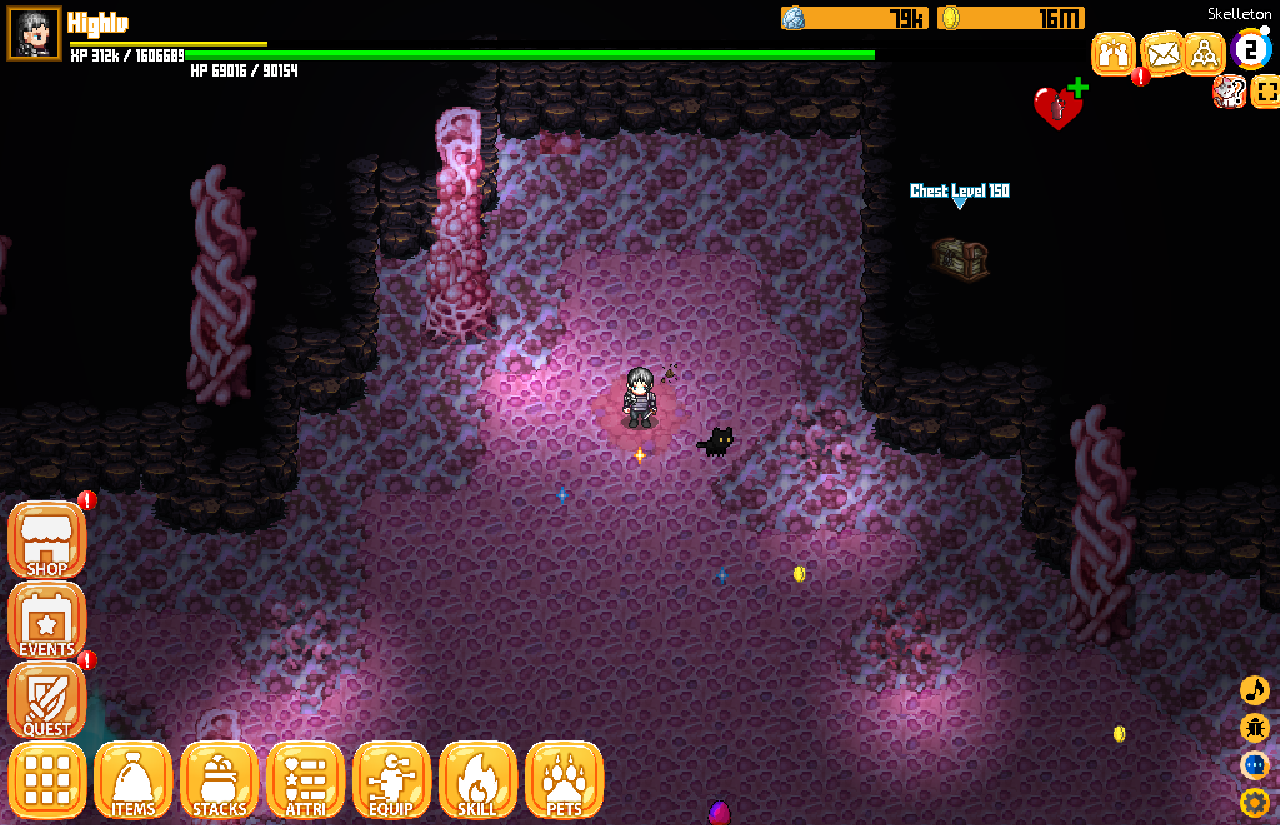Click the circular number 2 badge
The width and height of the screenshot is (1280, 825).
tap(1251, 49)
